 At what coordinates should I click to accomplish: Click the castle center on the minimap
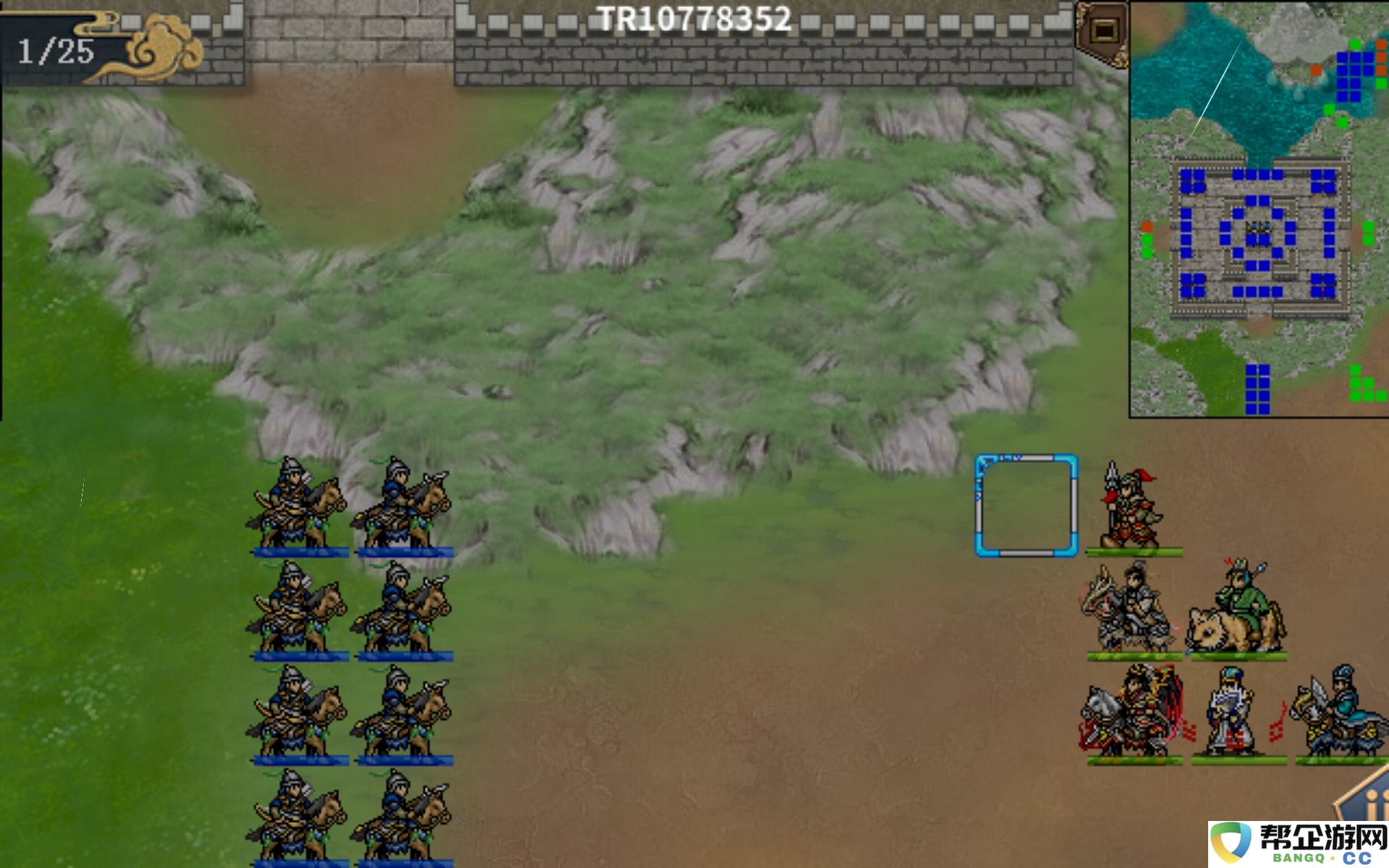[x=1258, y=231]
